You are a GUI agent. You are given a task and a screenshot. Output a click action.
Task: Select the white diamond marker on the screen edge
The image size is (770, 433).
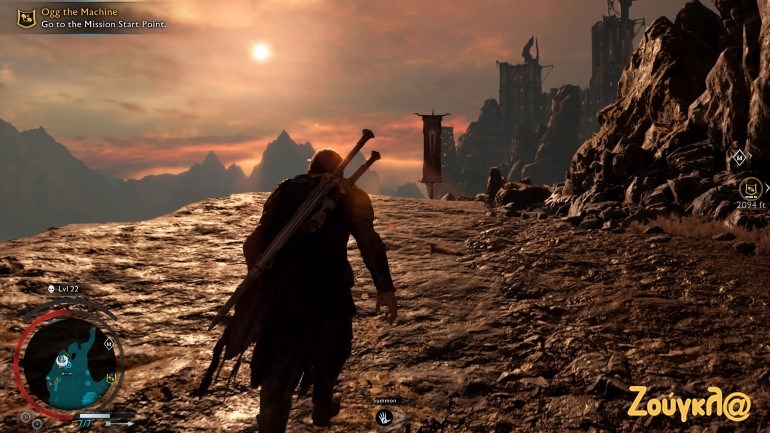[738, 157]
